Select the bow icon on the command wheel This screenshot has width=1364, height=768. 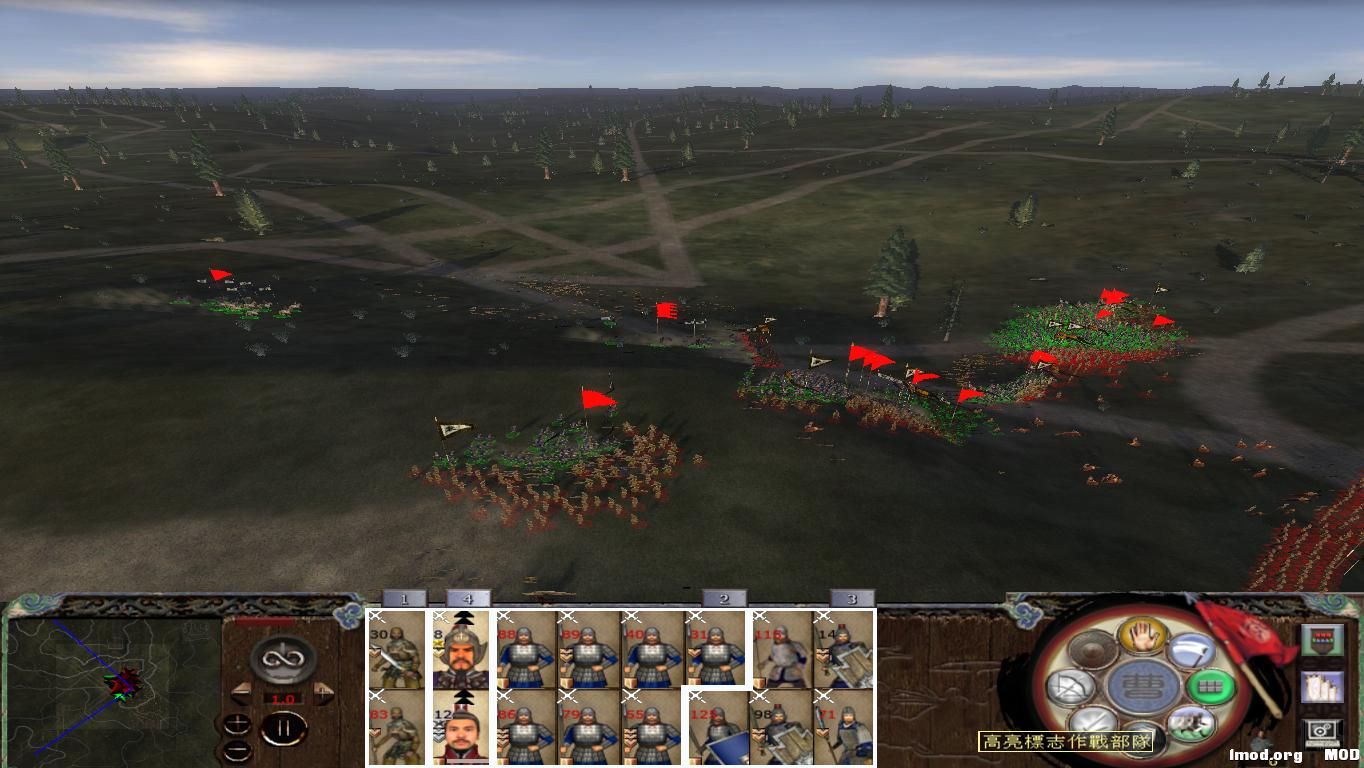1069,685
